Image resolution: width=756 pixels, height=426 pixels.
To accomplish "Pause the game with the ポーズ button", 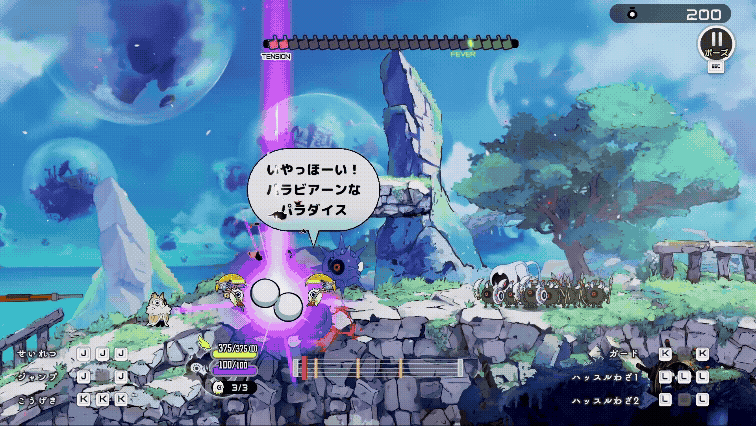I will 716,46.
